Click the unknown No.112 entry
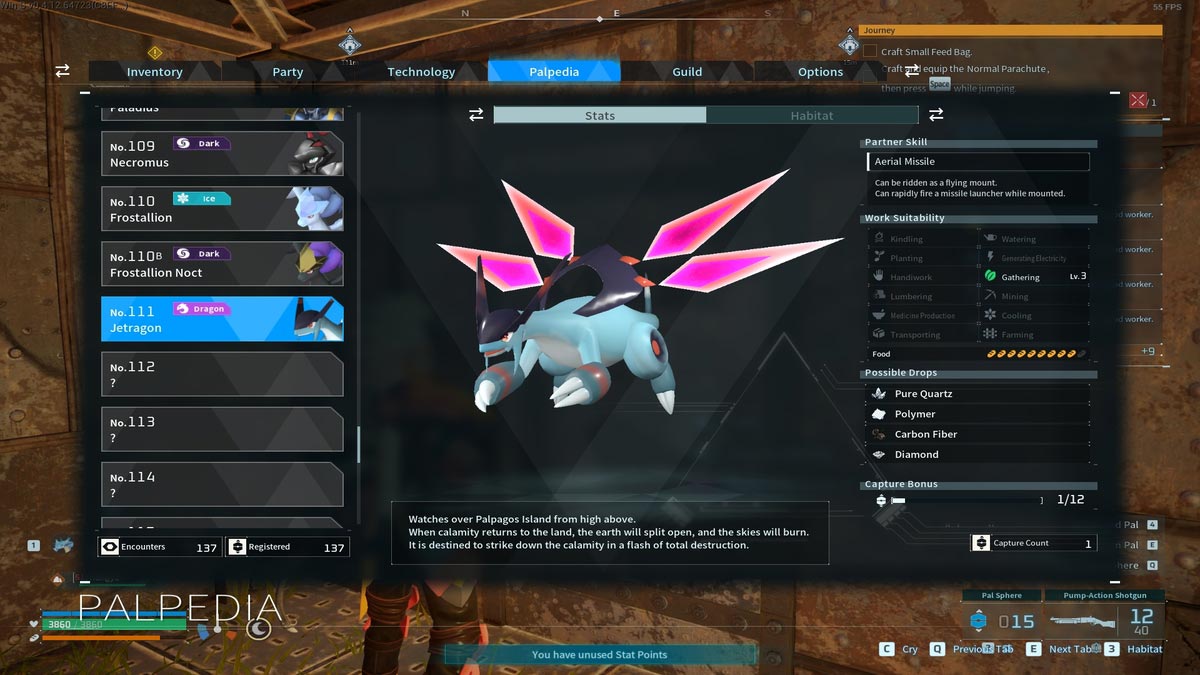The width and height of the screenshot is (1200, 675). [222, 374]
